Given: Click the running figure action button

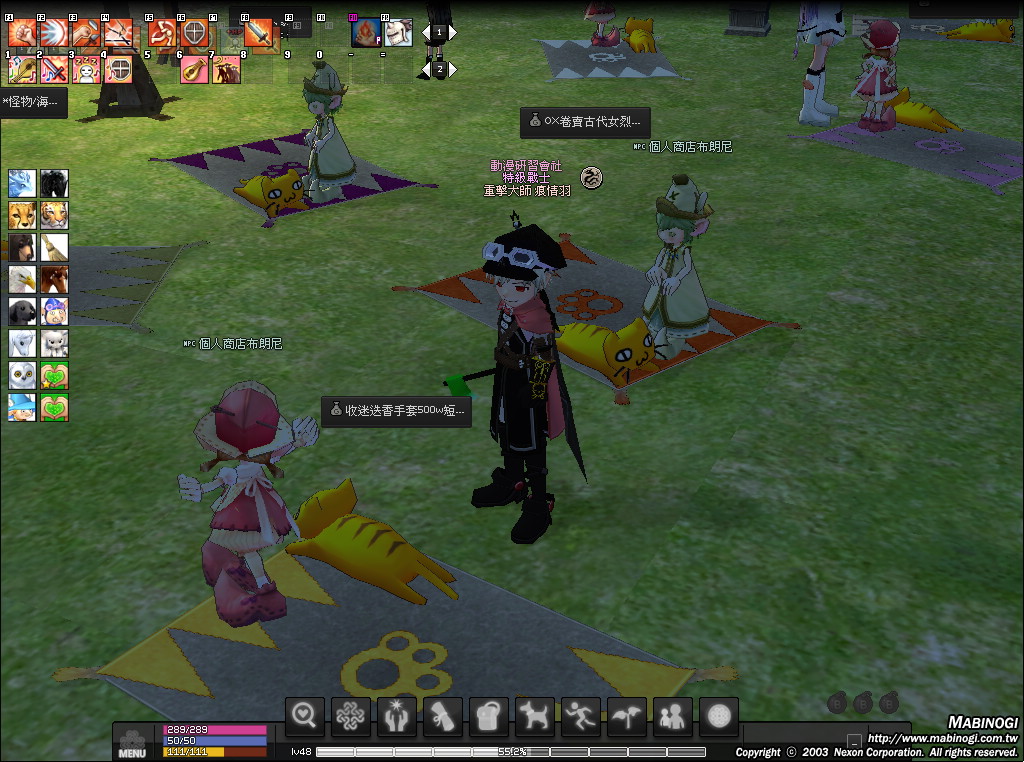Looking at the screenshot, I should coord(581,715).
